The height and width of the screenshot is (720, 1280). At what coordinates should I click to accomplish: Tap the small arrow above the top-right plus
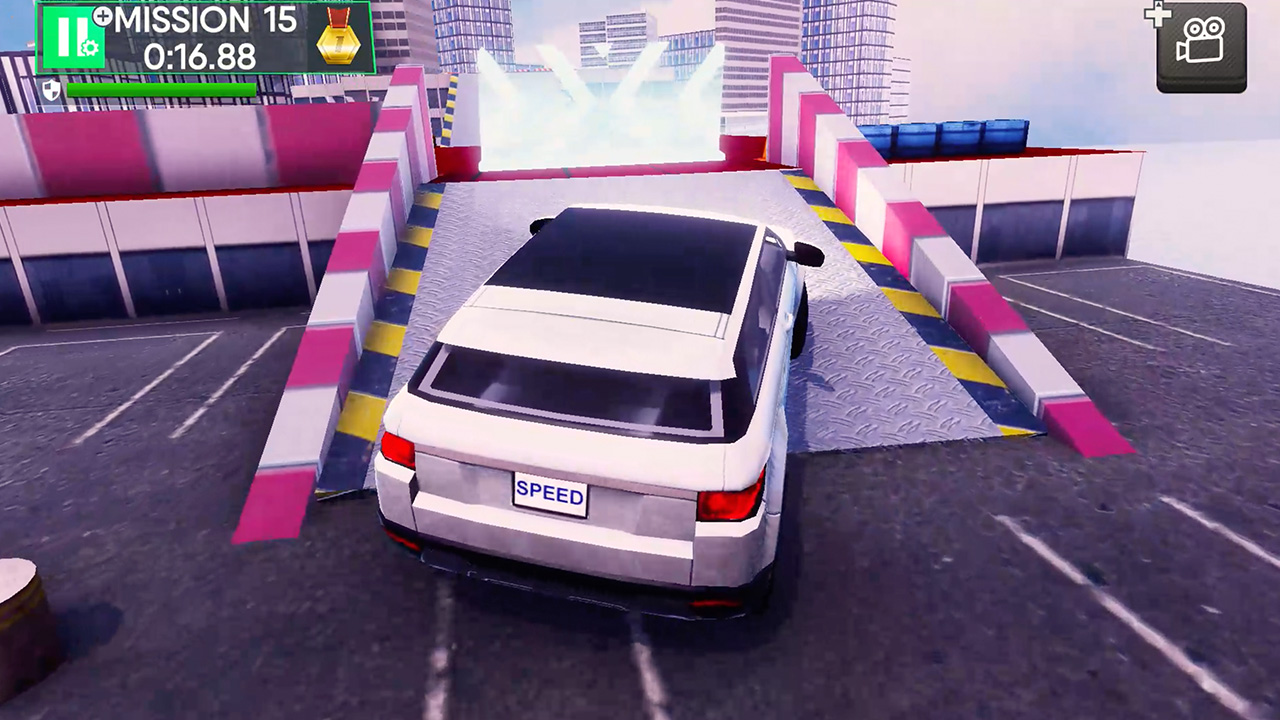[x=1160, y=6]
